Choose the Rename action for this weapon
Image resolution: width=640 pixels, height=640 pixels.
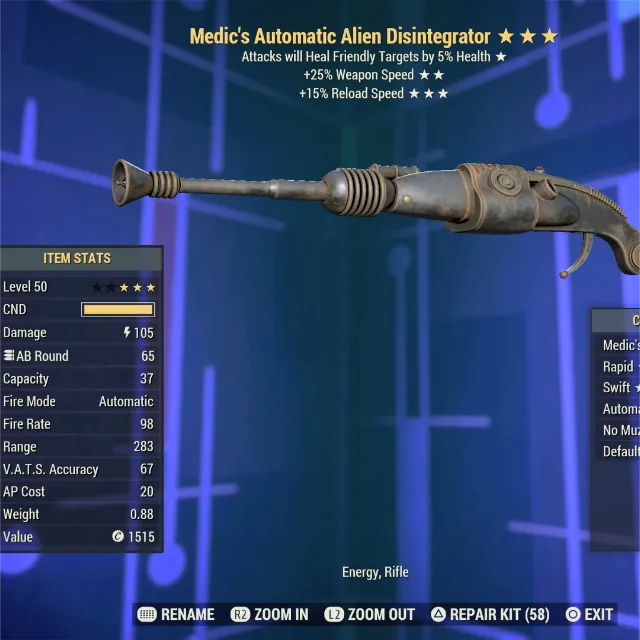176,614
